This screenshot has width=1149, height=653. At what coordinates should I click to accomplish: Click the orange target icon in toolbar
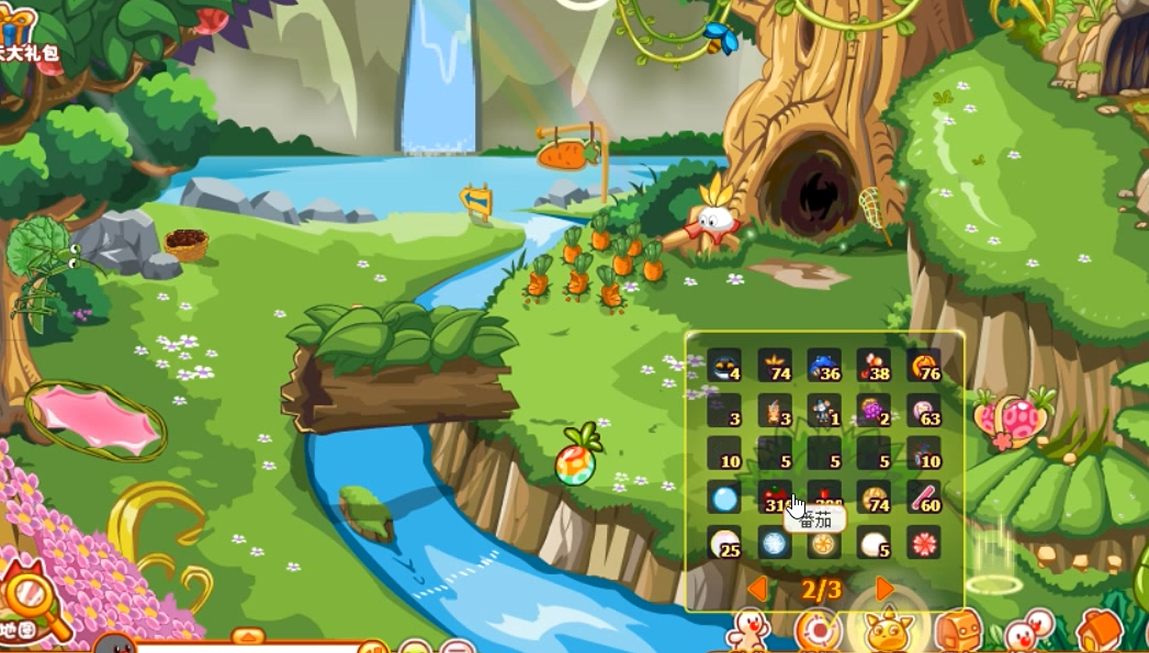[x=818, y=632]
